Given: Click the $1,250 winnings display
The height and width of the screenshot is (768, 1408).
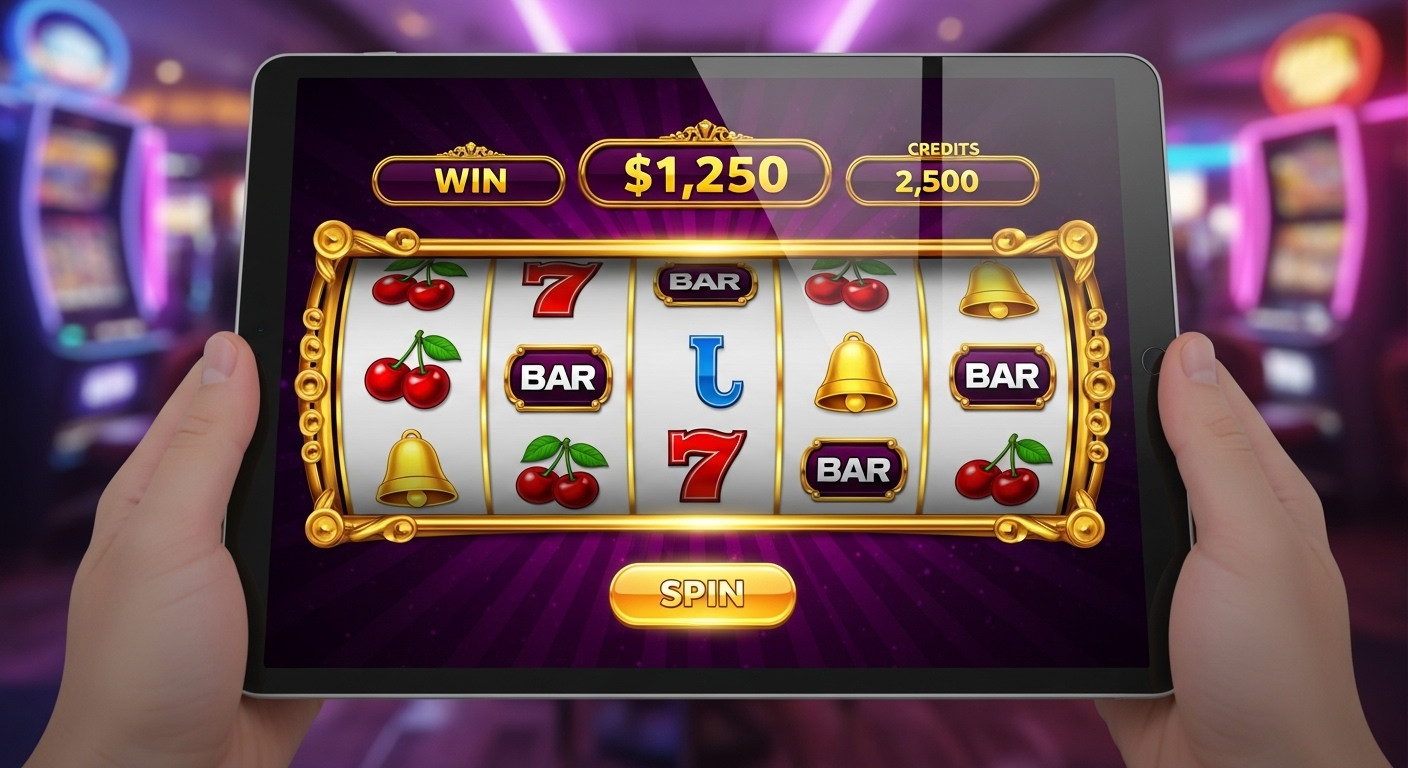Looking at the screenshot, I should [x=703, y=172].
